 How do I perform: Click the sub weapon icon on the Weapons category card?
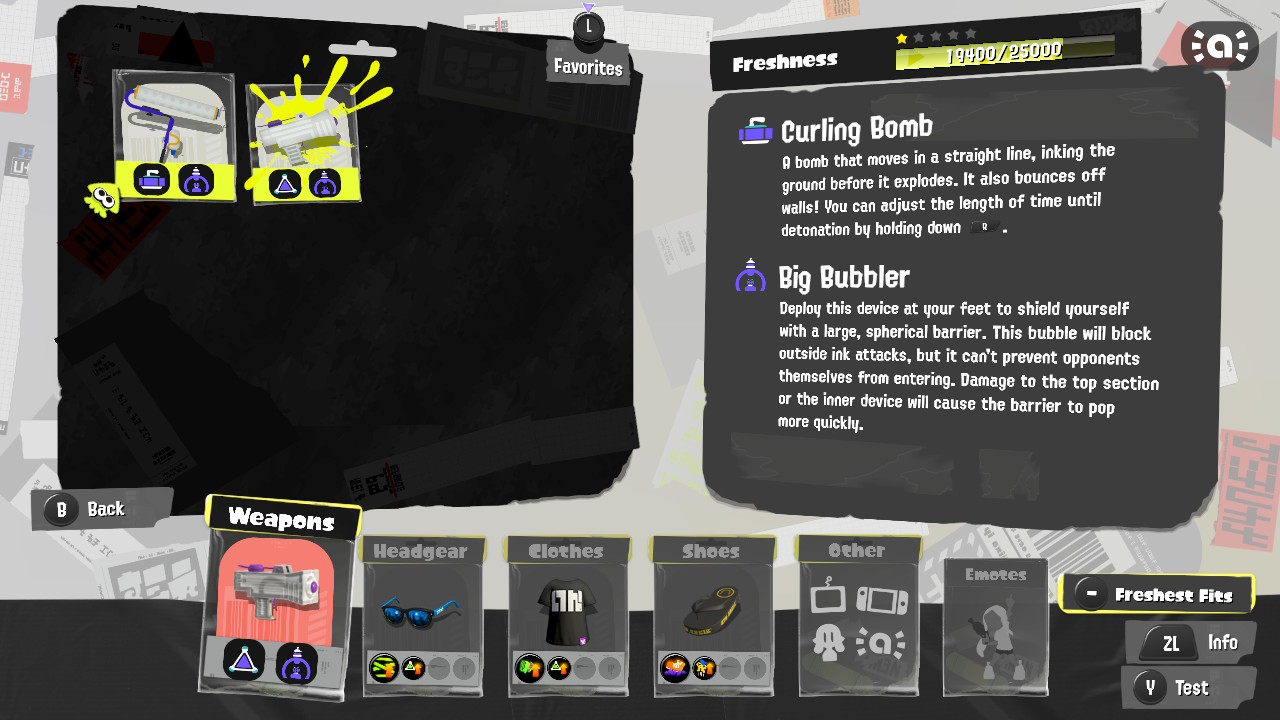coord(243,662)
